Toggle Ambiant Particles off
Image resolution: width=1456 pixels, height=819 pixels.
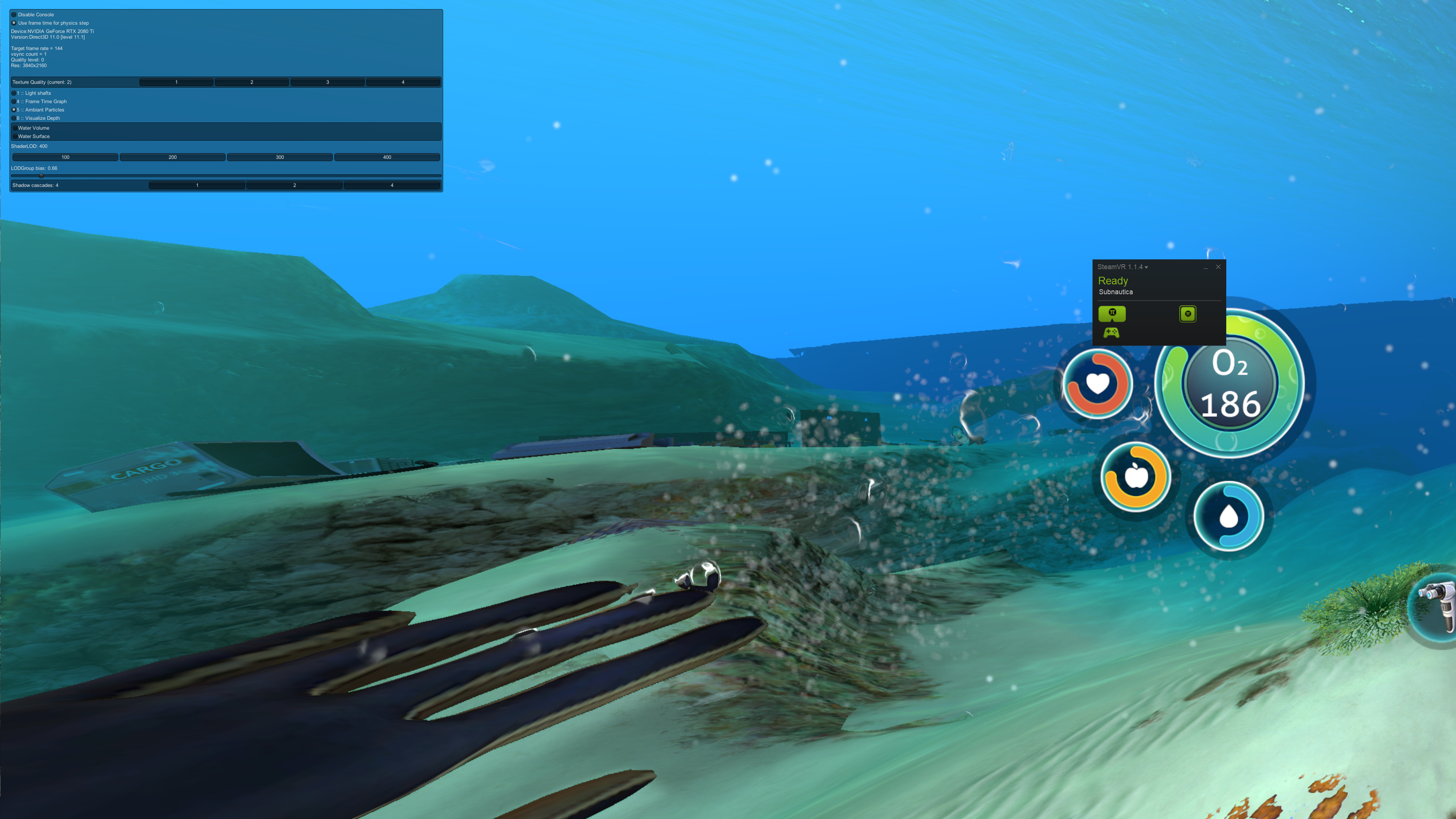14,110
